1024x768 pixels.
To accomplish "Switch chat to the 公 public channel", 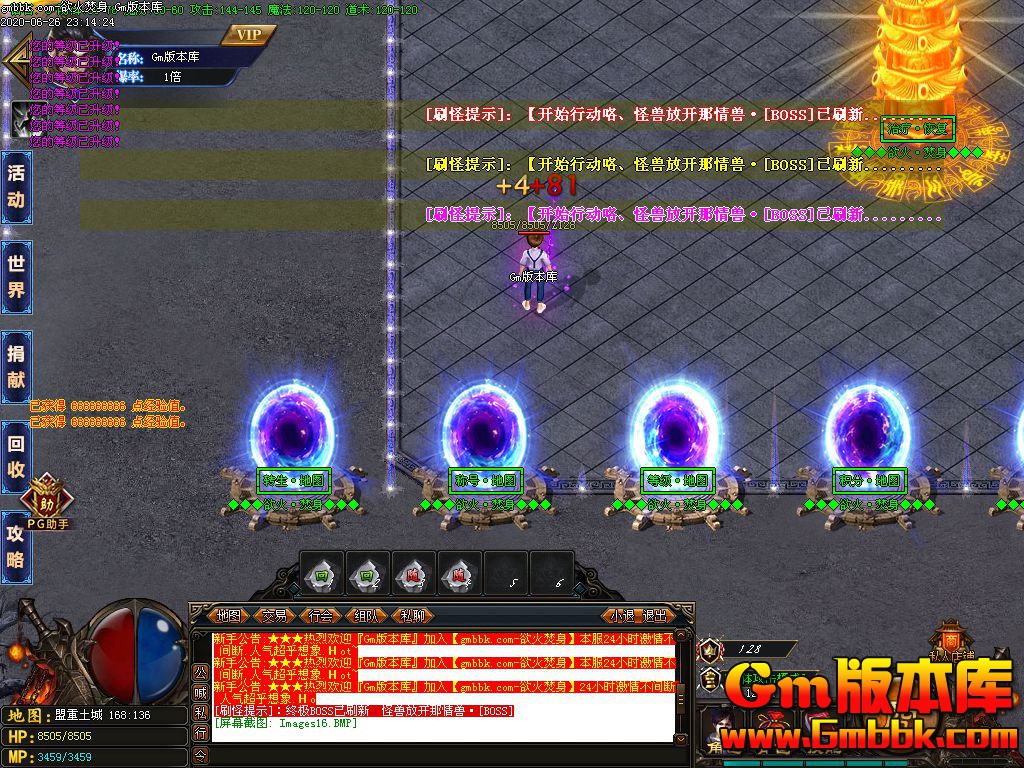I will click(200, 670).
